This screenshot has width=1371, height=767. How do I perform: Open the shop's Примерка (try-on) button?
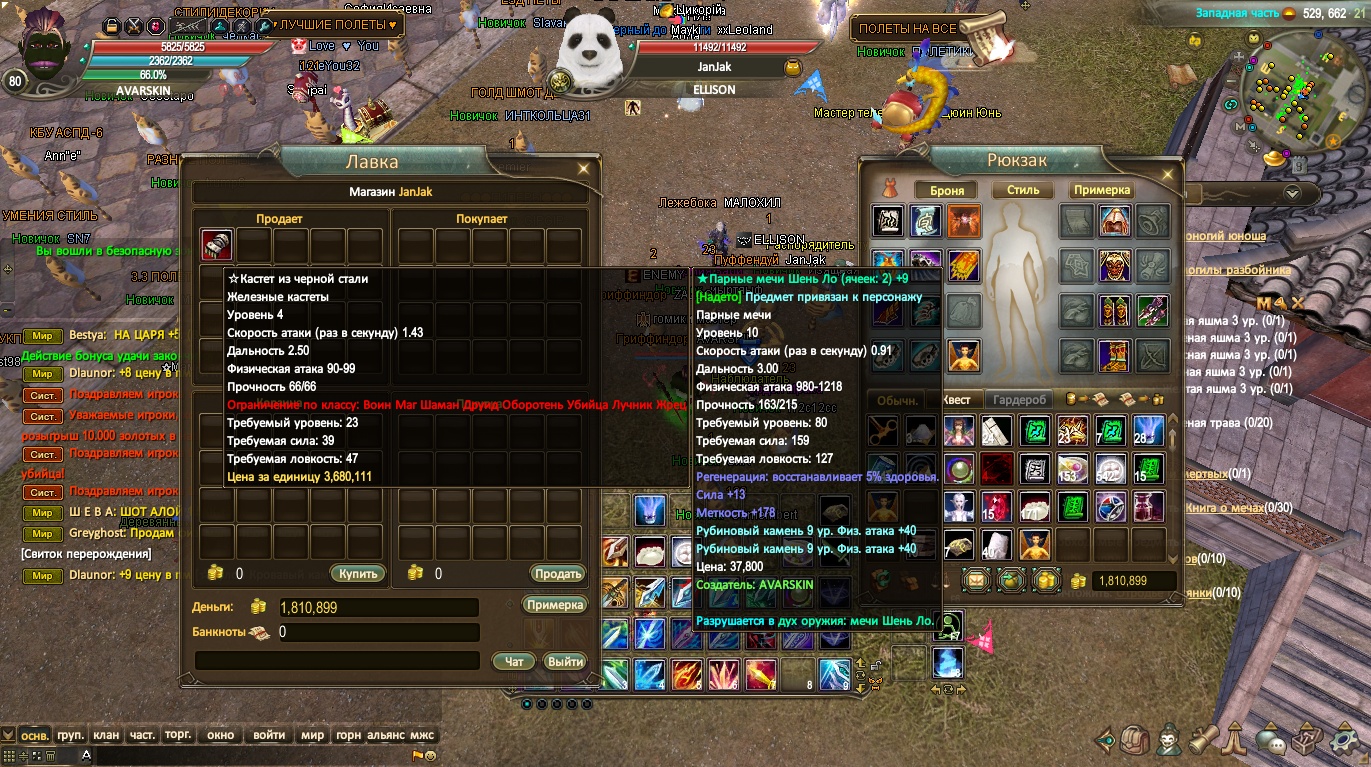[554, 605]
